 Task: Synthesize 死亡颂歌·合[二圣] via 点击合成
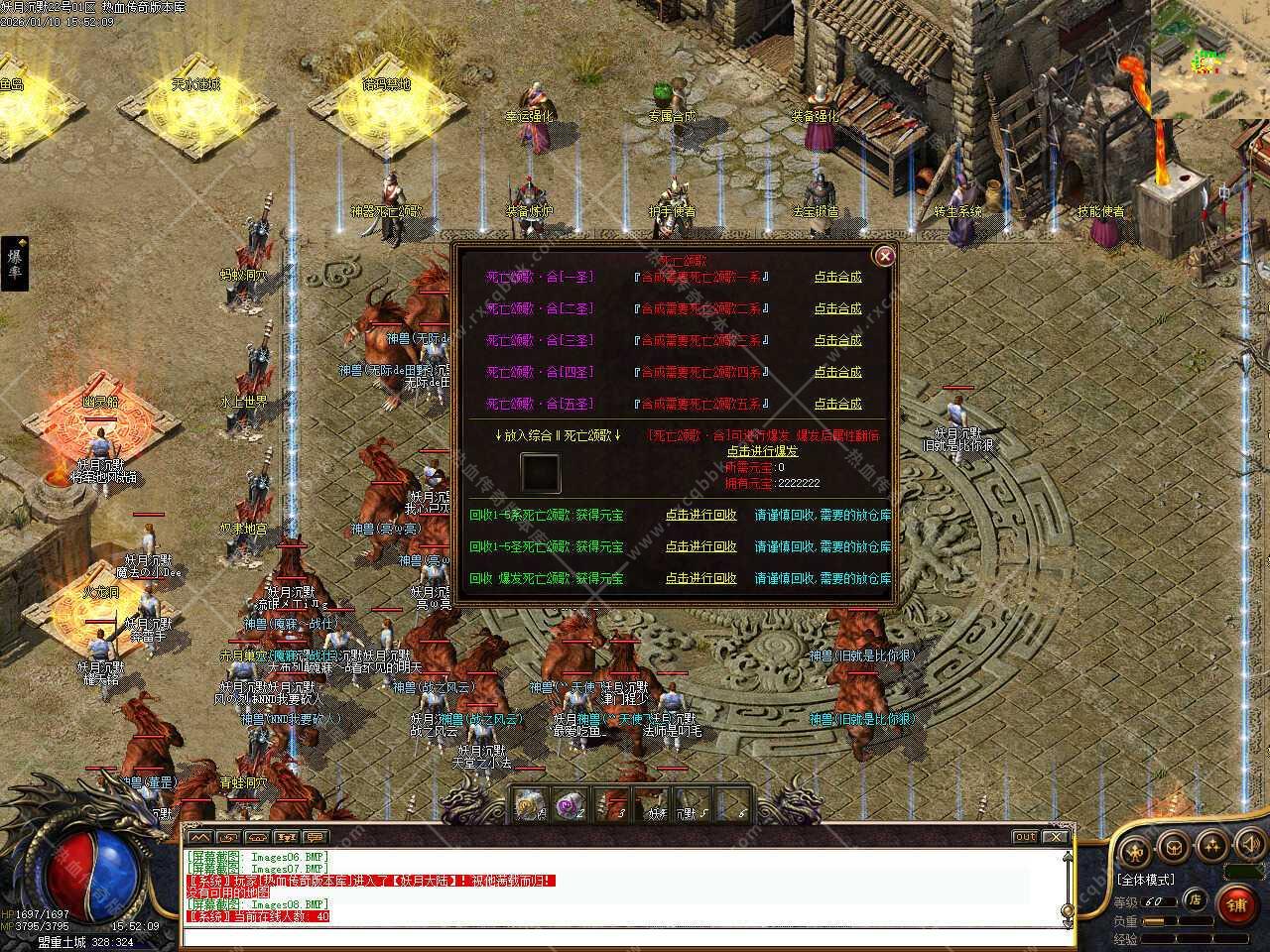(x=837, y=309)
